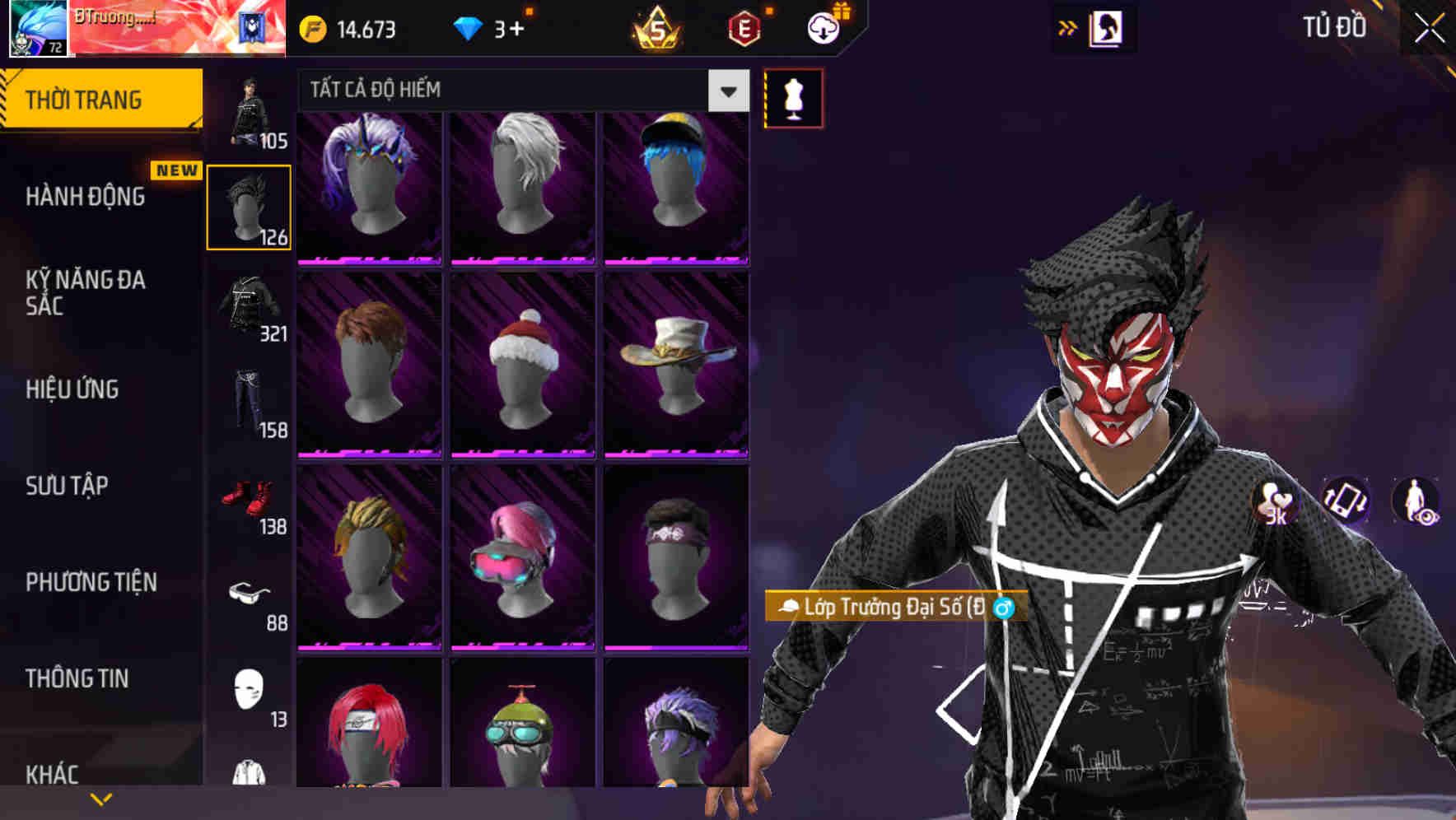The image size is (1456, 820).
Task: Select the hair category thumbnail showing 126
Action: (249, 205)
